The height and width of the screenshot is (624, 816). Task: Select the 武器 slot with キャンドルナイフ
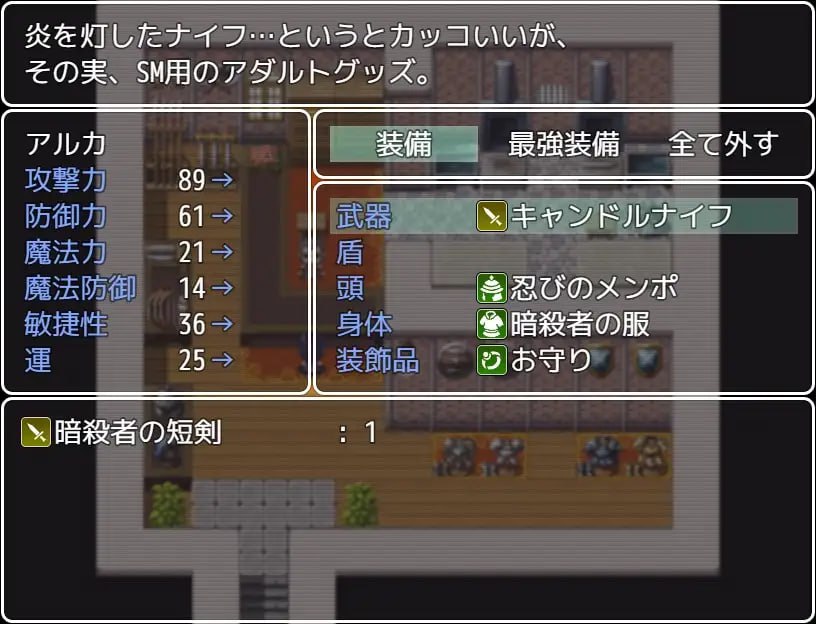(563, 216)
